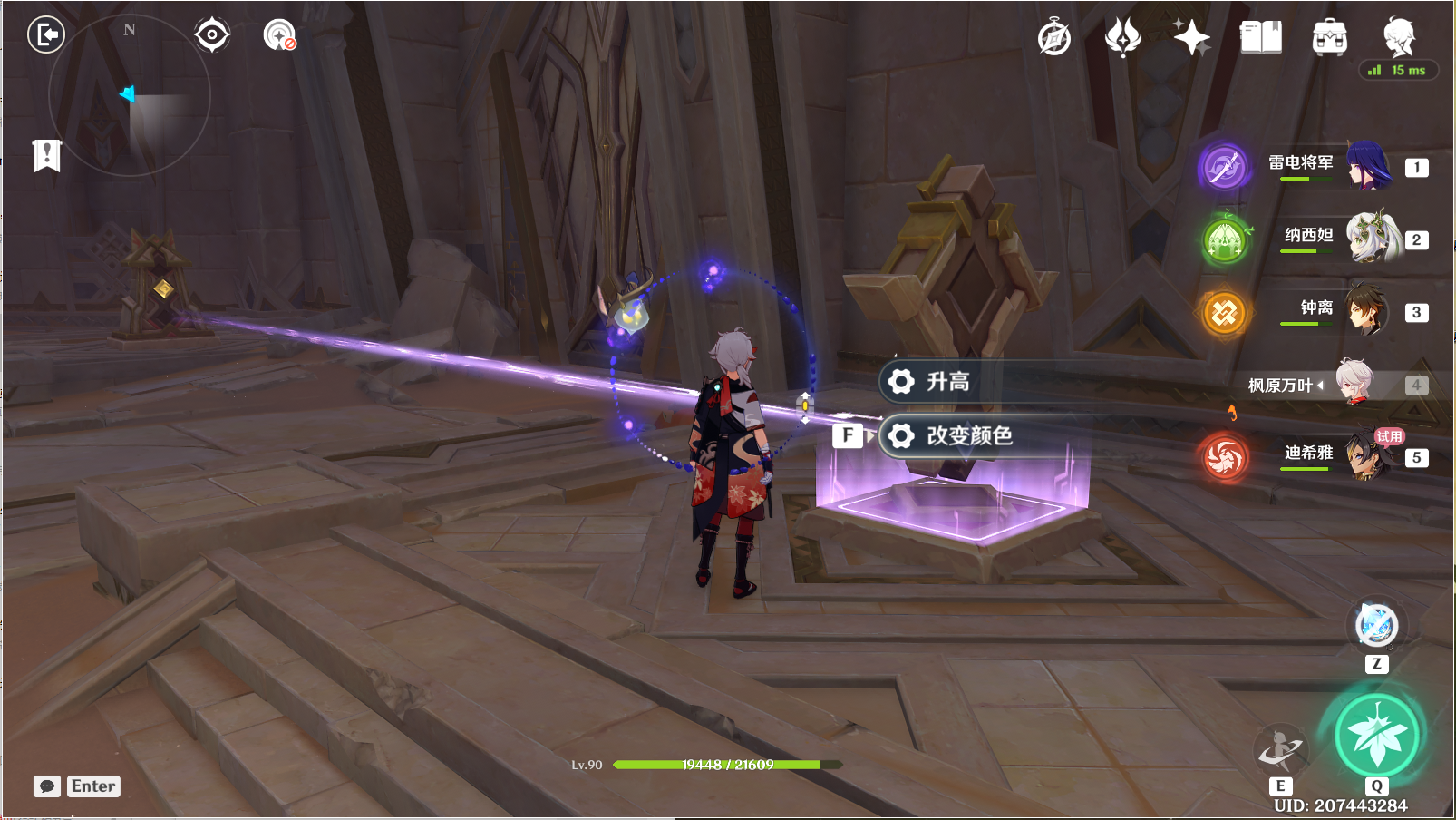This screenshot has width=1456, height=820.
Task: Open the adventurer handbook book icon
Action: click(x=1260, y=38)
